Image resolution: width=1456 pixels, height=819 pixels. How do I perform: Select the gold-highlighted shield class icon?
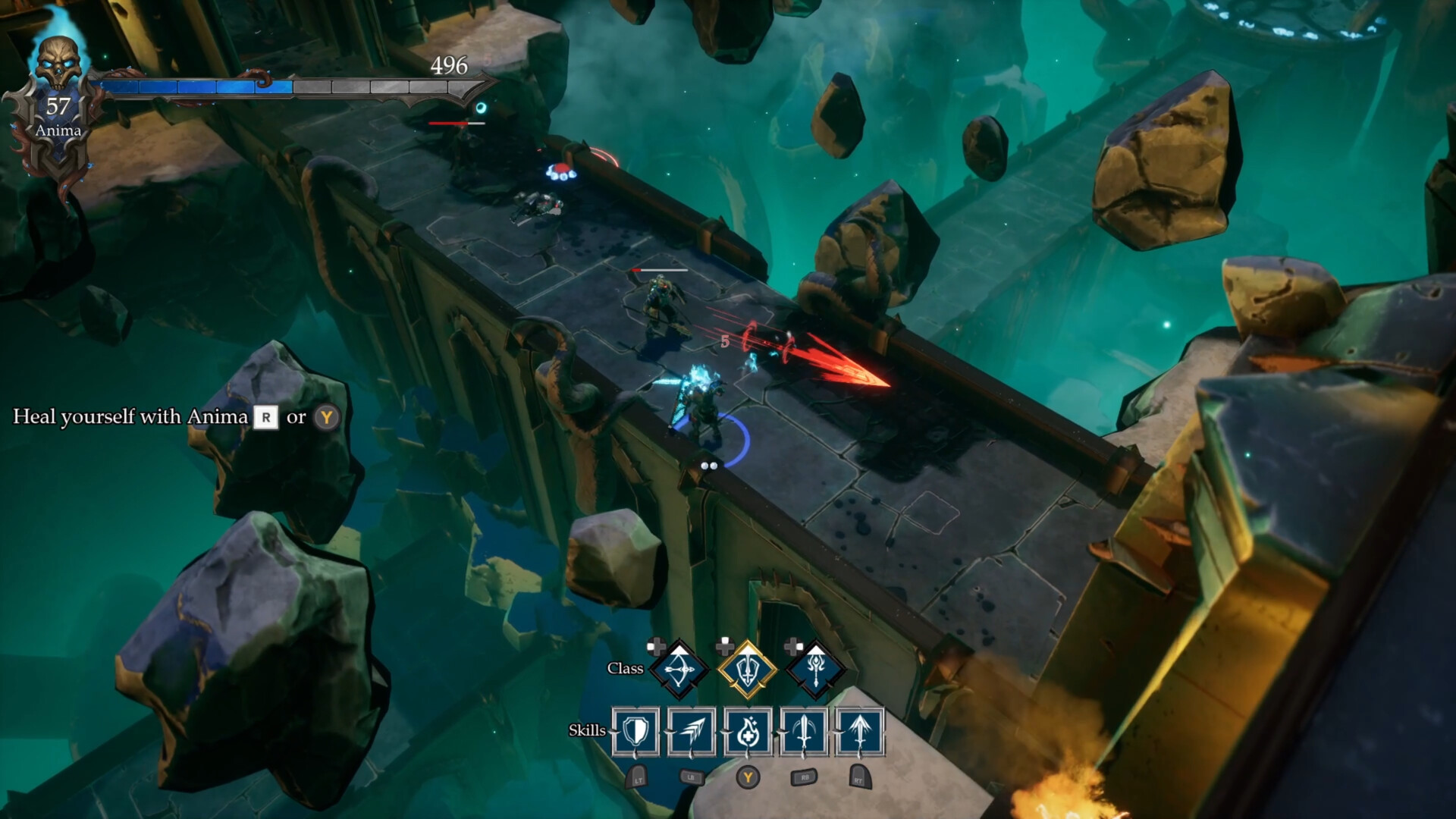click(x=748, y=667)
